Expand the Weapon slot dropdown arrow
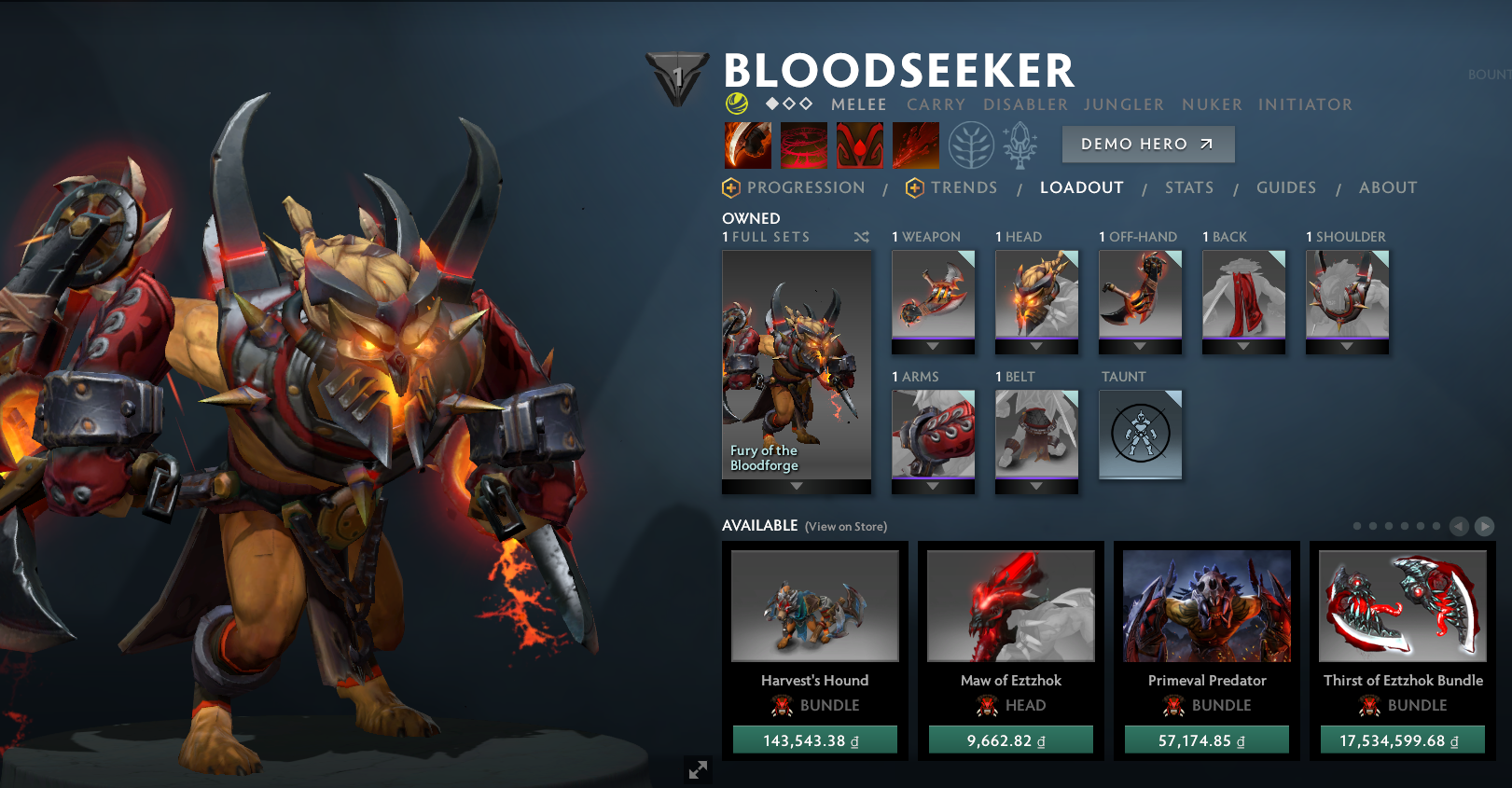Screen dimensions: 1512x788 point(933,346)
